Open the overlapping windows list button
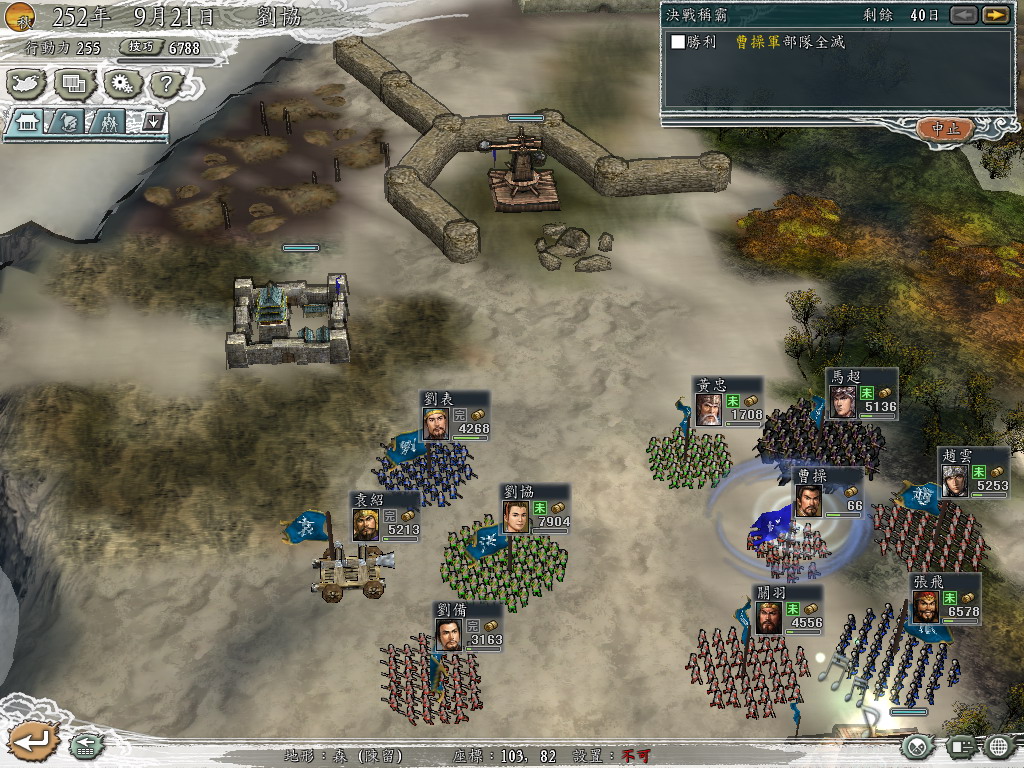 click(x=76, y=84)
